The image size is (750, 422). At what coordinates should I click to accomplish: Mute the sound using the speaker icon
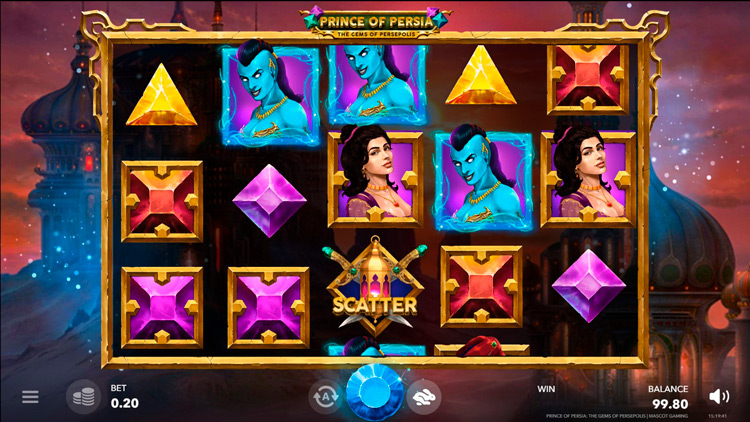718,396
